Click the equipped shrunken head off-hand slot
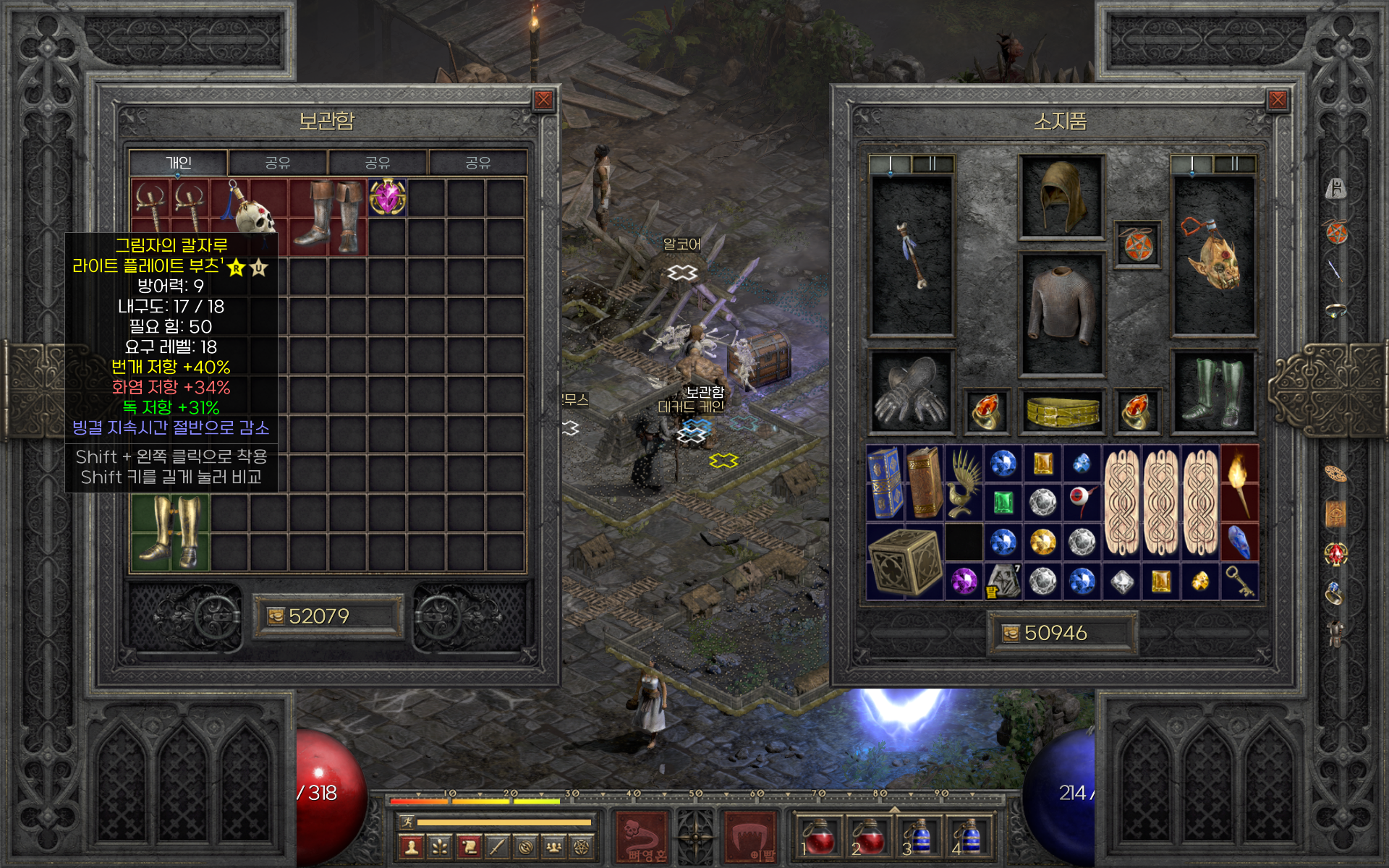The height and width of the screenshot is (868, 1389). coord(1213,257)
